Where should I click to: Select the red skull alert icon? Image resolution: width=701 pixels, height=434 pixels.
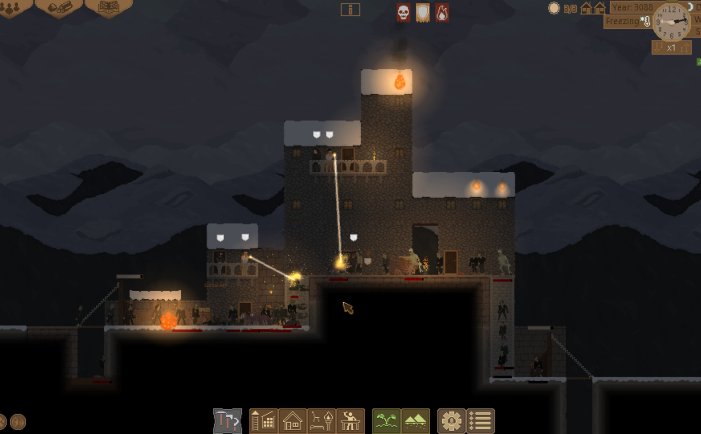(404, 12)
